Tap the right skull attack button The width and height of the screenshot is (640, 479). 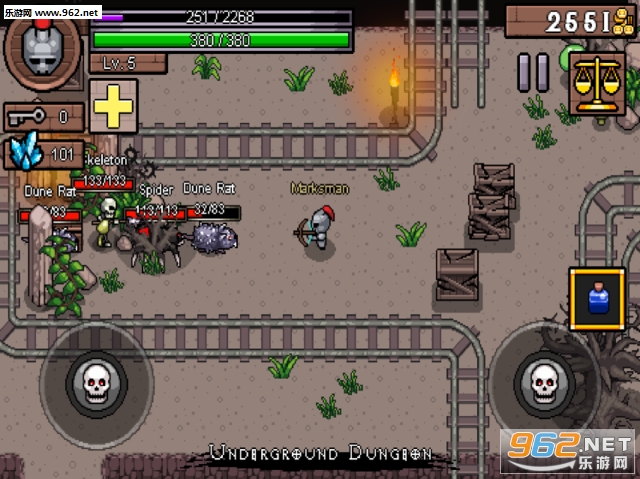tap(542, 381)
